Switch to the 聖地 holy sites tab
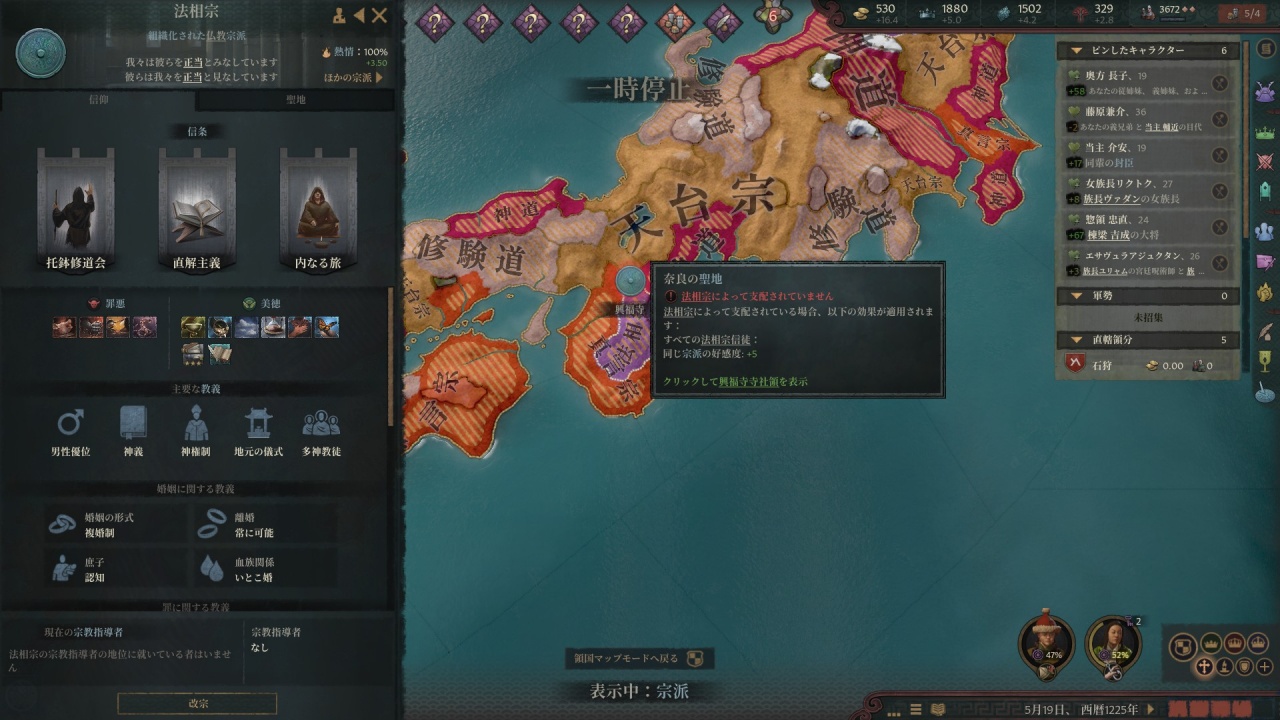The image size is (1280, 720). pos(295,100)
